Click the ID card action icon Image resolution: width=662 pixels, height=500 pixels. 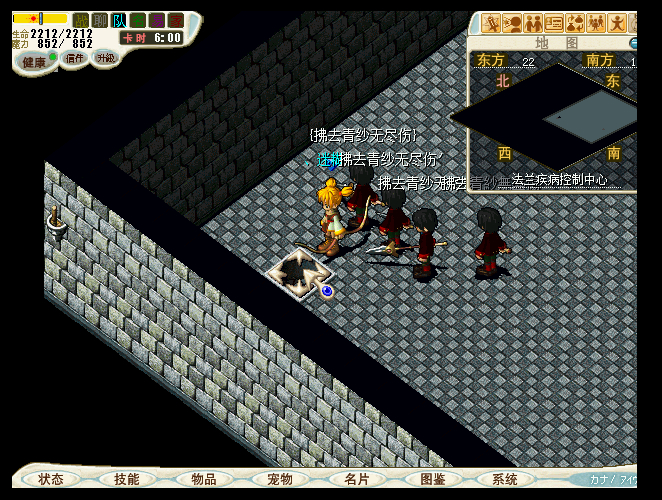(x=555, y=23)
